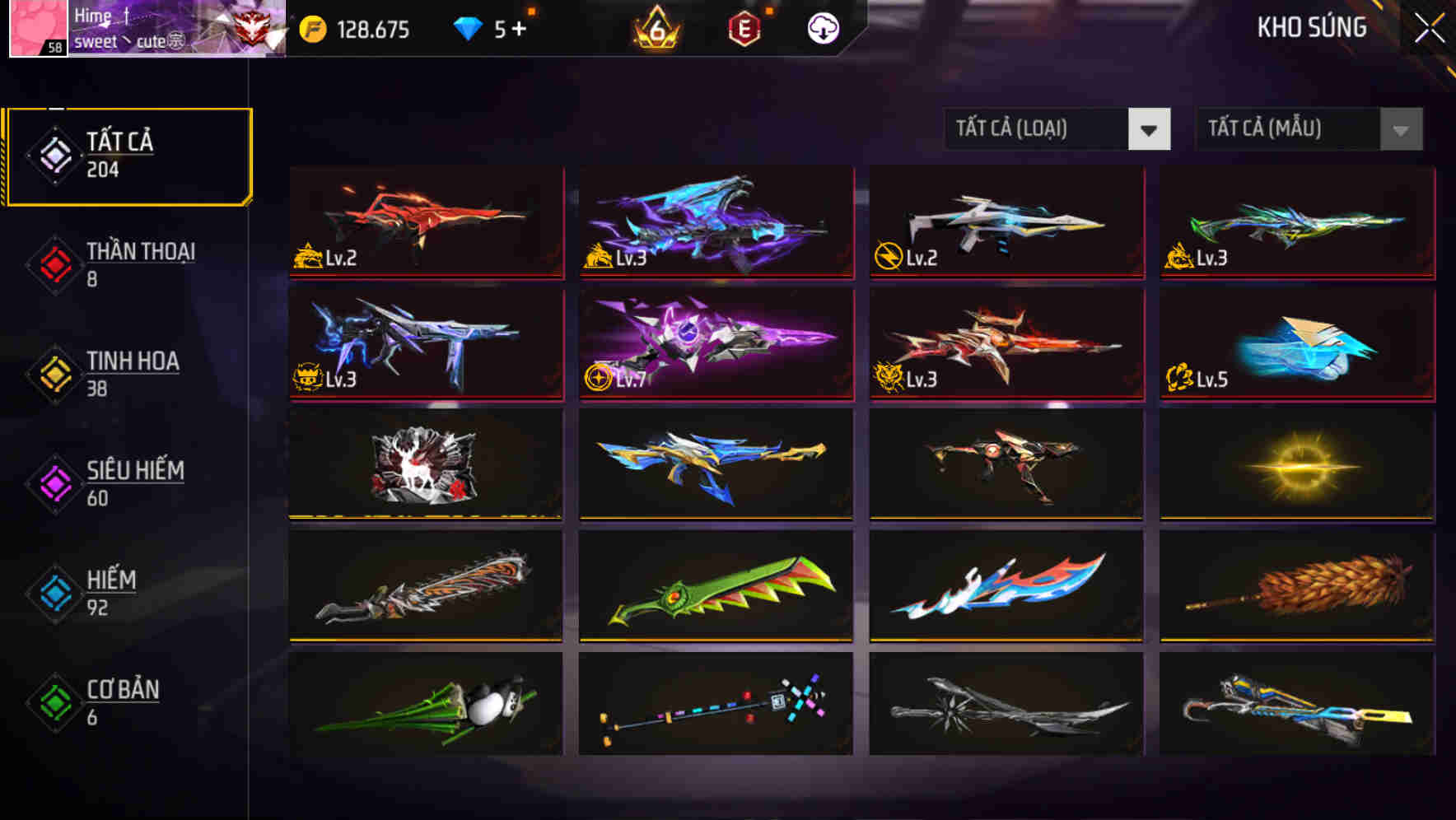Open the cloud download icon
This screenshot has height=820, width=1456.
(822, 29)
